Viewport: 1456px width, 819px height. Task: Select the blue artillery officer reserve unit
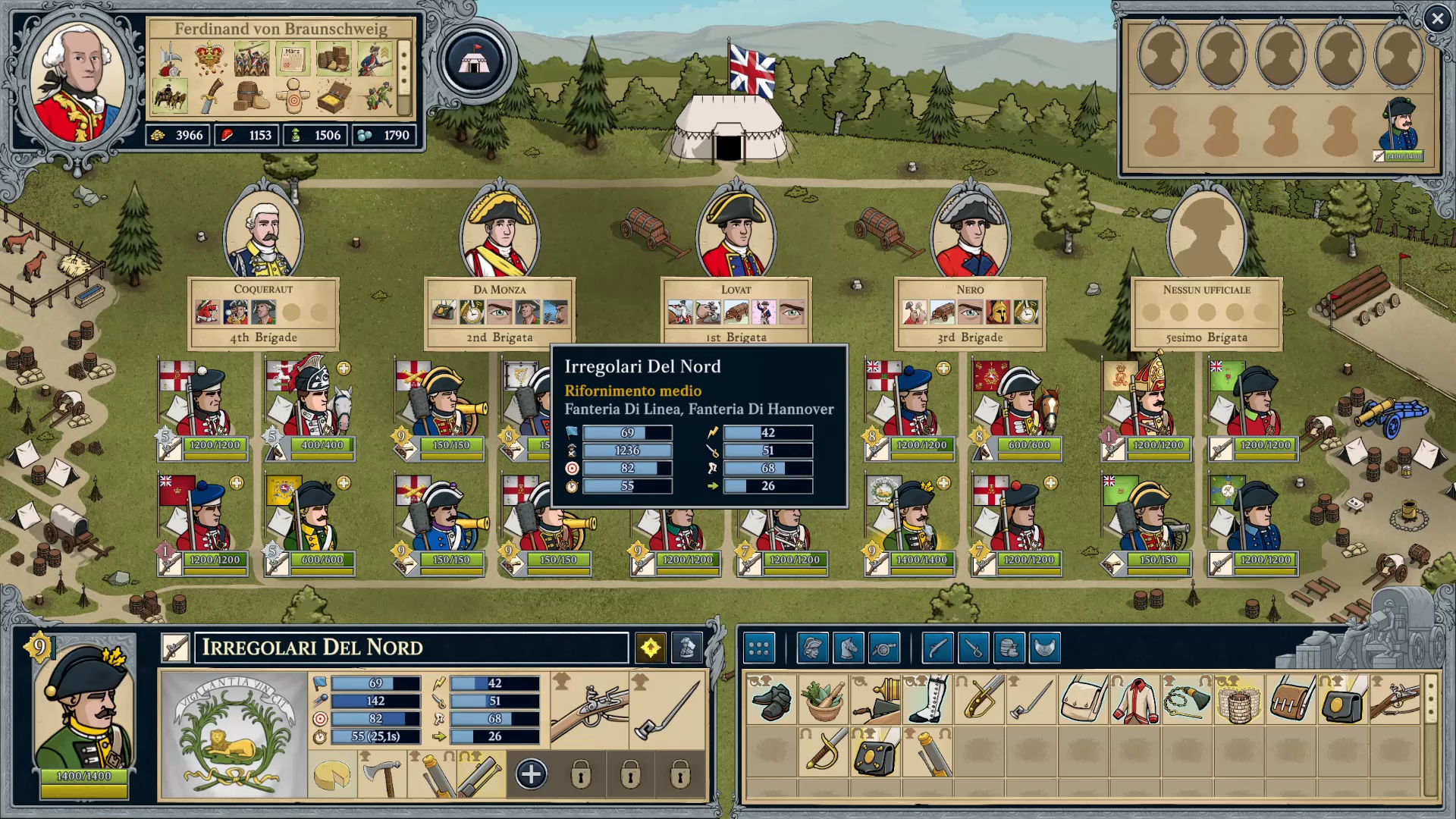(1399, 126)
